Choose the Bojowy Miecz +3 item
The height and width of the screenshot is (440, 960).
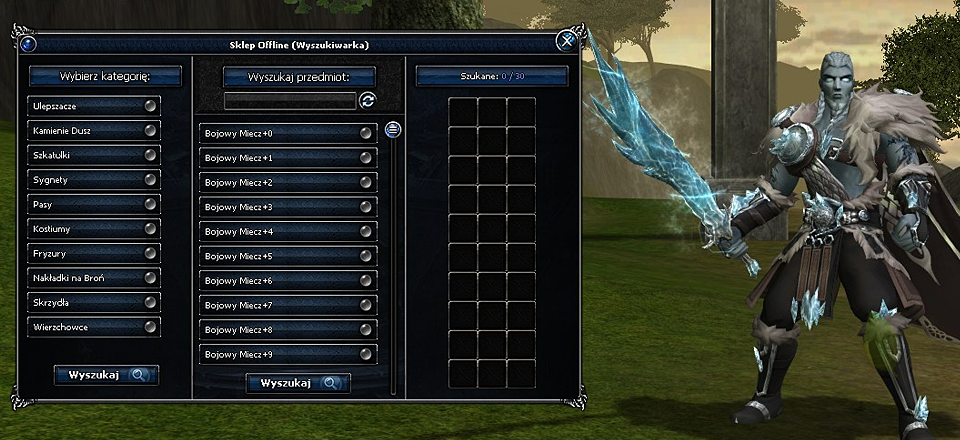[287, 207]
